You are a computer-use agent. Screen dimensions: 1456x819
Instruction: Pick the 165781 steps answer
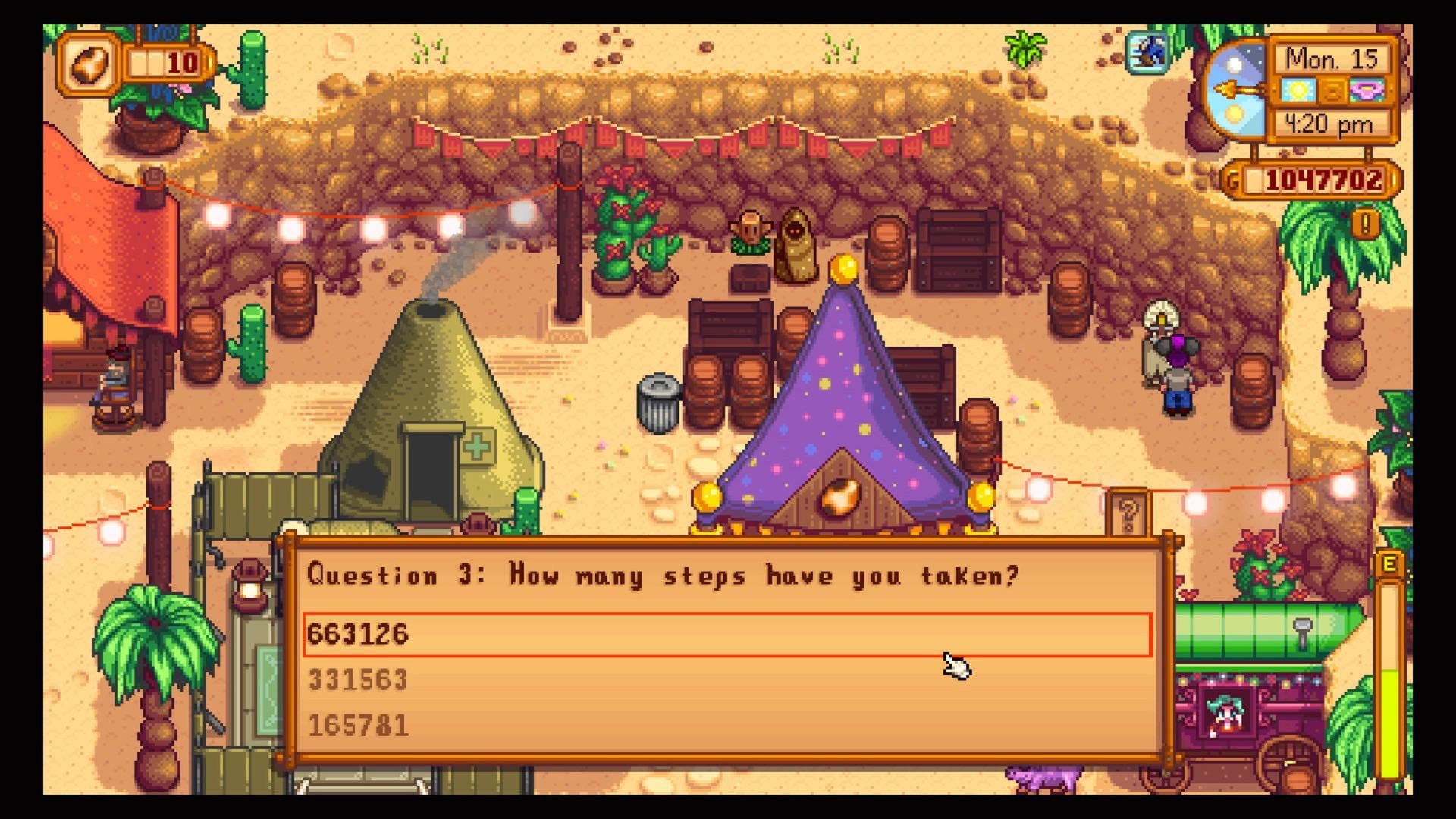click(x=726, y=725)
